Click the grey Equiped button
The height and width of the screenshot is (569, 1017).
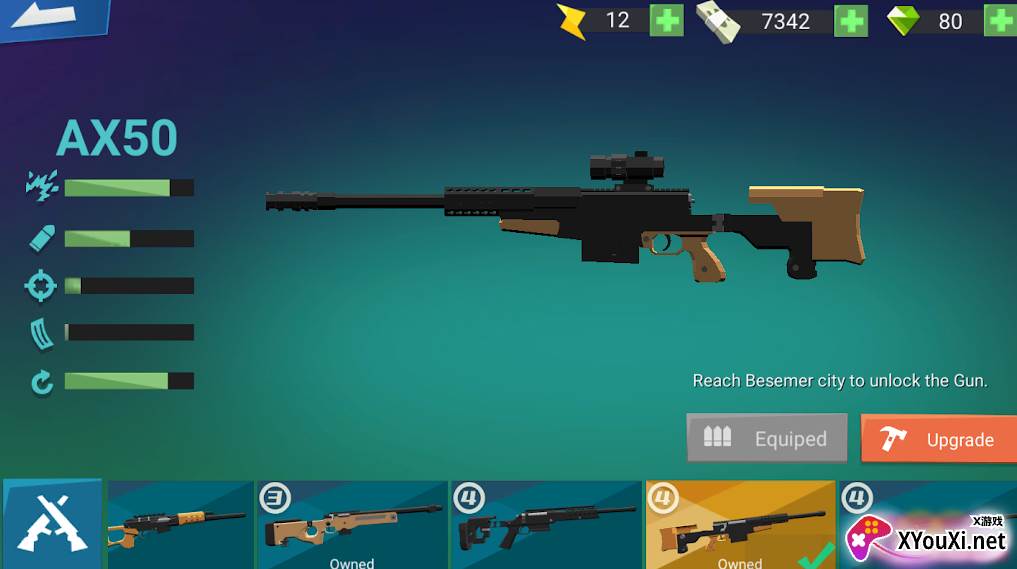(x=767, y=438)
